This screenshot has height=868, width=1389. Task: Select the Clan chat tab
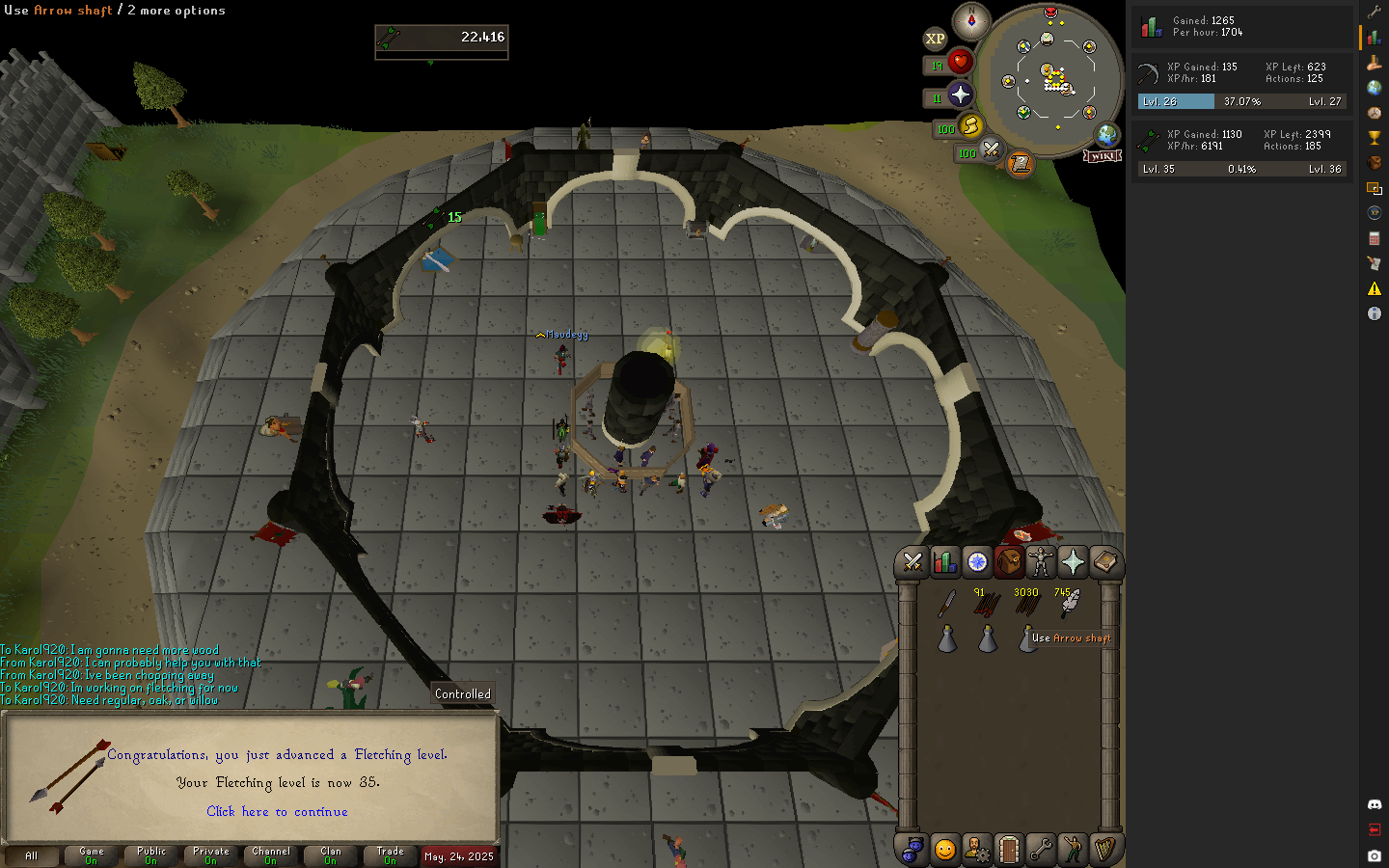(x=331, y=855)
